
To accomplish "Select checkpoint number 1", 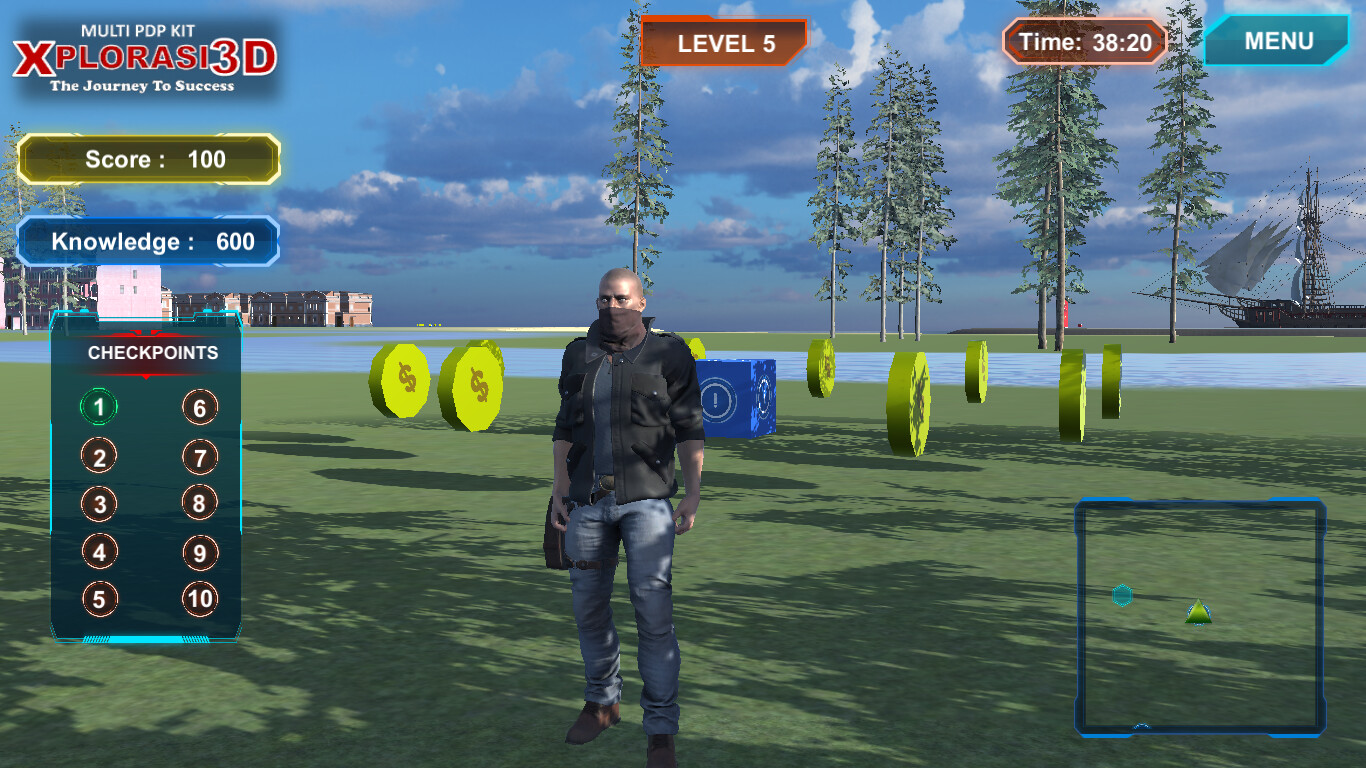I will [x=97, y=407].
